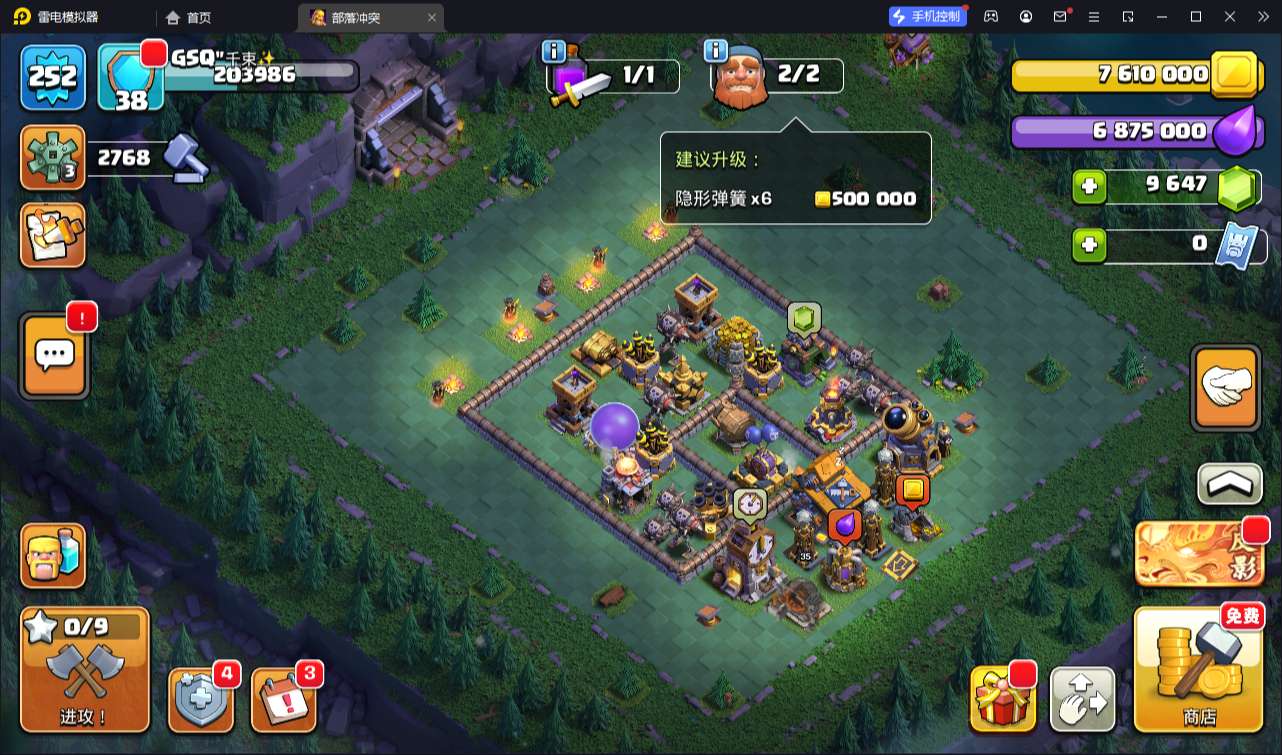The height and width of the screenshot is (755, 1282).
Task: Open the blue shield button with badge 4
Action: tap(201, 698)
